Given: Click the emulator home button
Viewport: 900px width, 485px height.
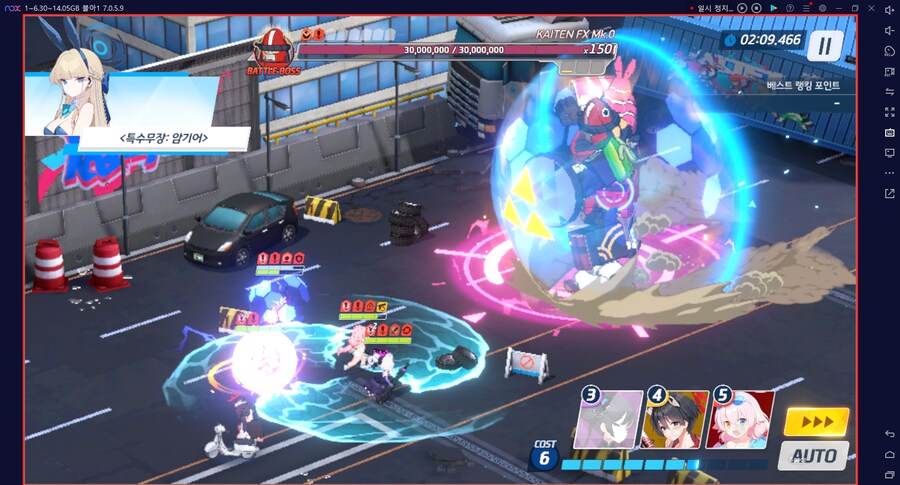Looking at the screenshot, I should coord(889,453).
